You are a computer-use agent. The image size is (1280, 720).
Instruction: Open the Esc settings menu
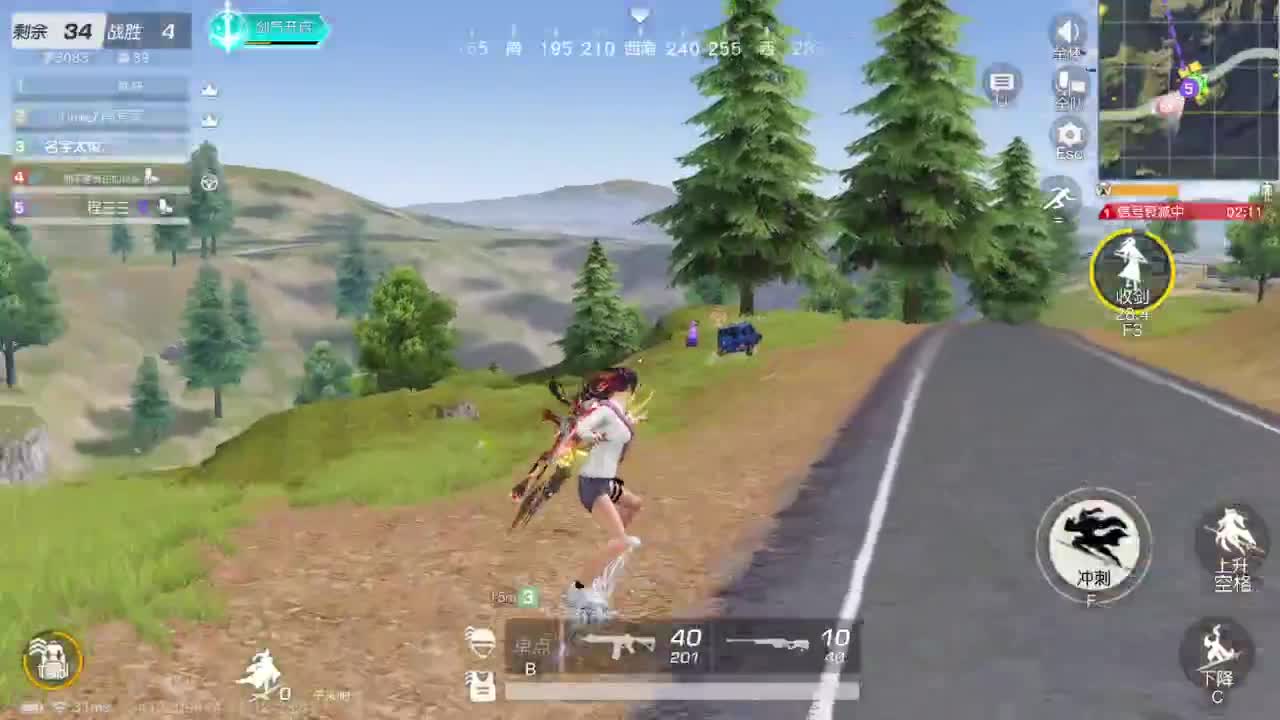[1068, 138]
